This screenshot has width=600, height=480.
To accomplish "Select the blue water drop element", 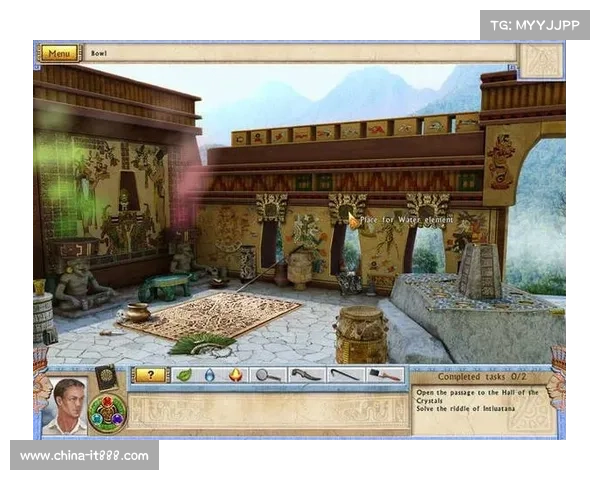I will pyautogui.click(x=210, y=375).
